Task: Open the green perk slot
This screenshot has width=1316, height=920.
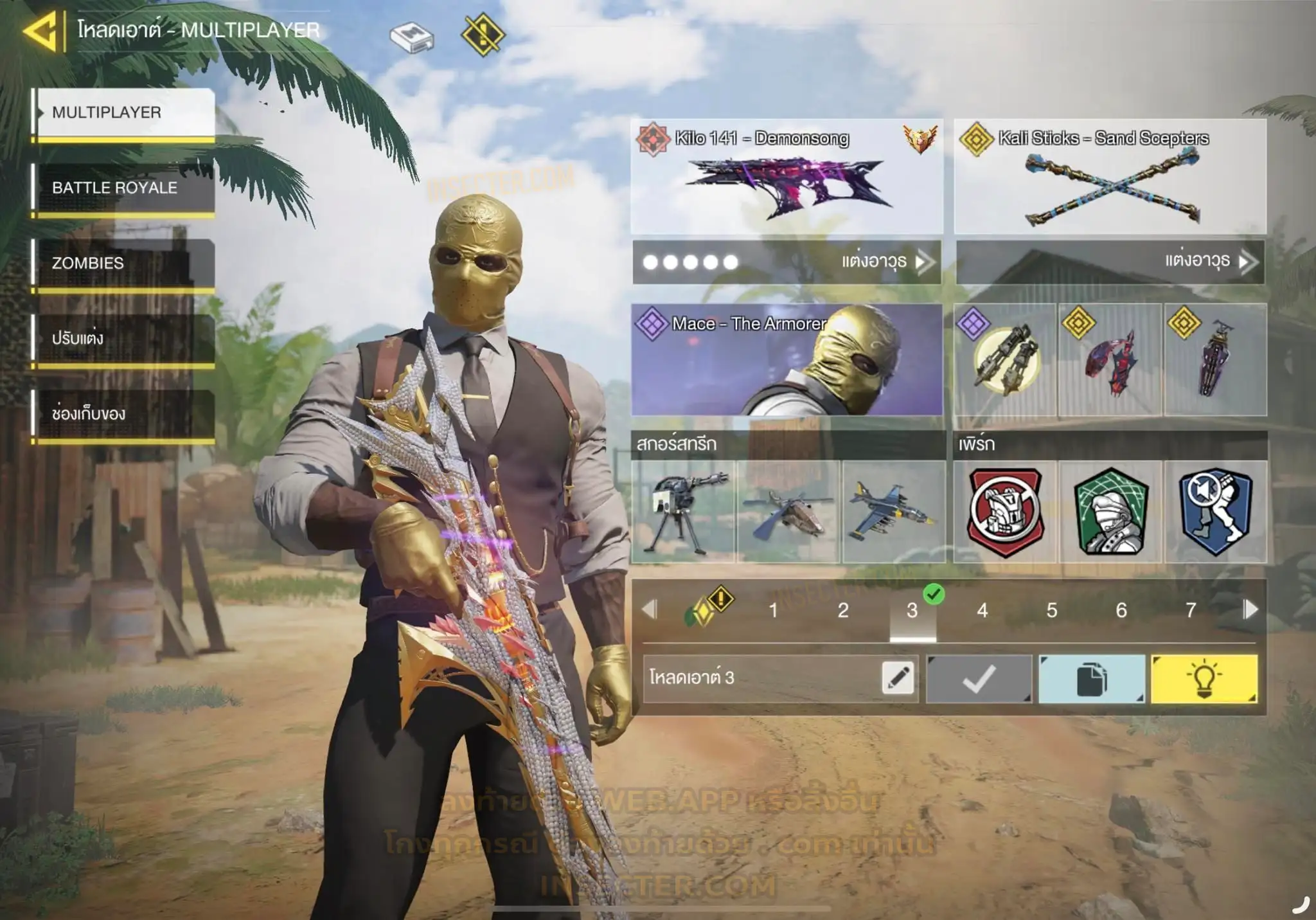Action: (1110, 512)
